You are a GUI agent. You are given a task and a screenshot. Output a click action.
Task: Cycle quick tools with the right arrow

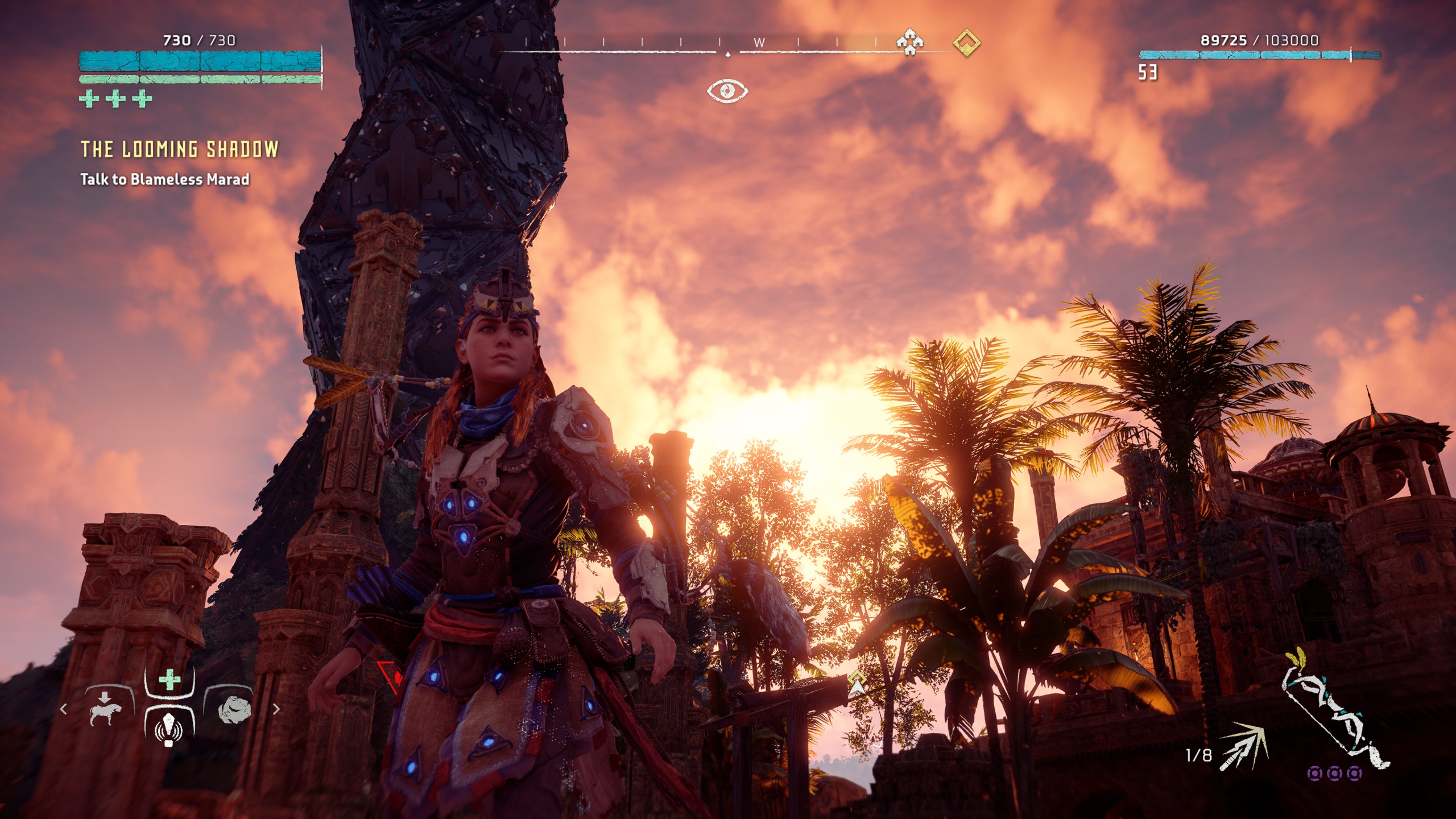(x=276, y=709)
